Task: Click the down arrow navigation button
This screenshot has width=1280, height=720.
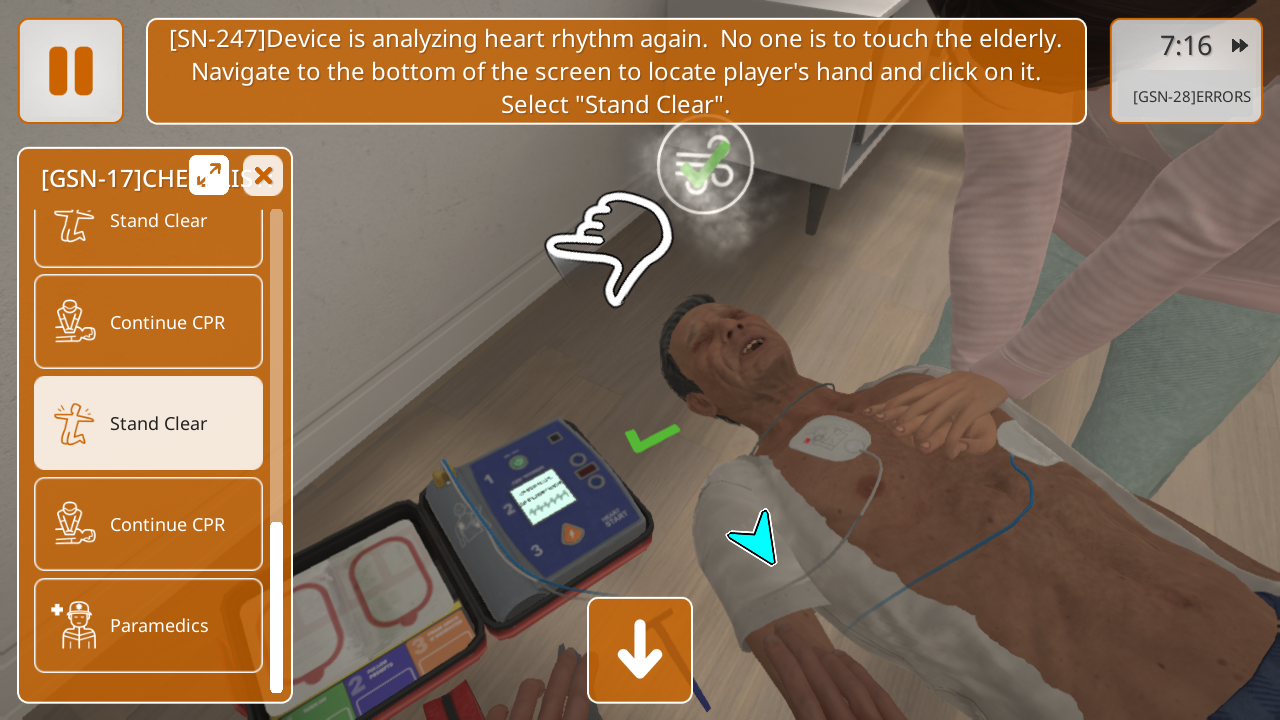Action: [x=640, y=650]
